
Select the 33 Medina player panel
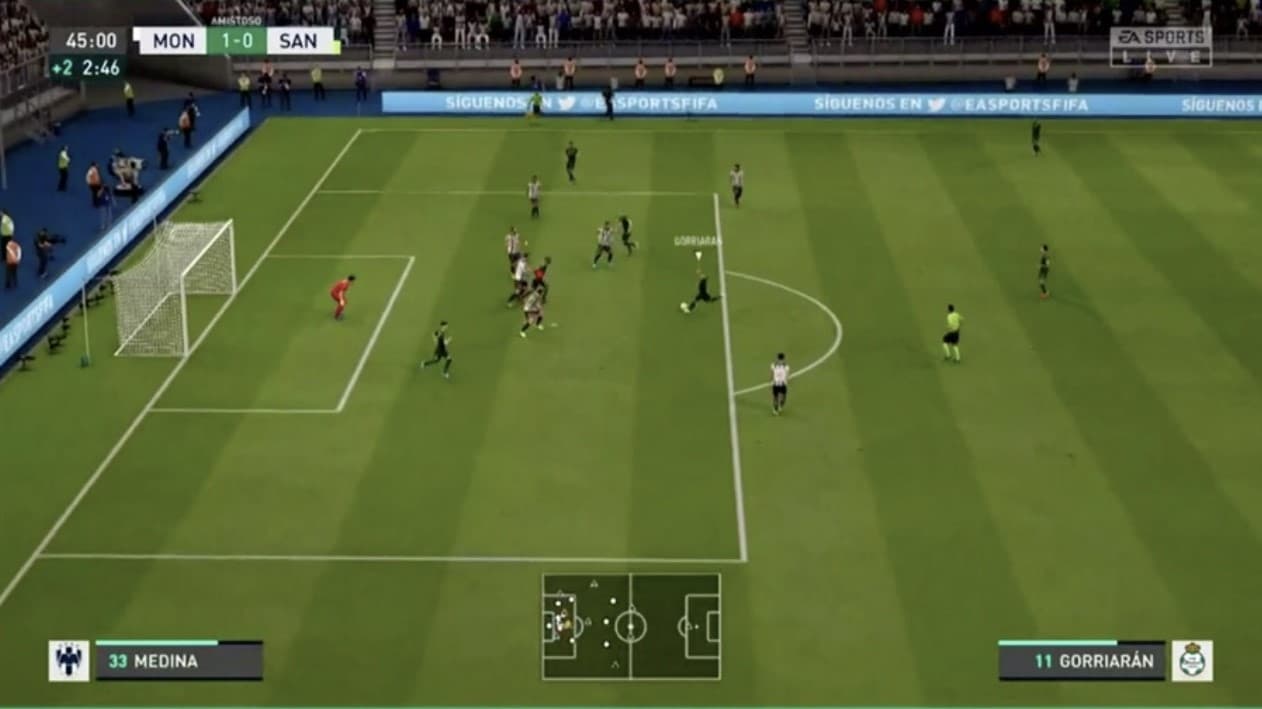click(x=179, y=660)
